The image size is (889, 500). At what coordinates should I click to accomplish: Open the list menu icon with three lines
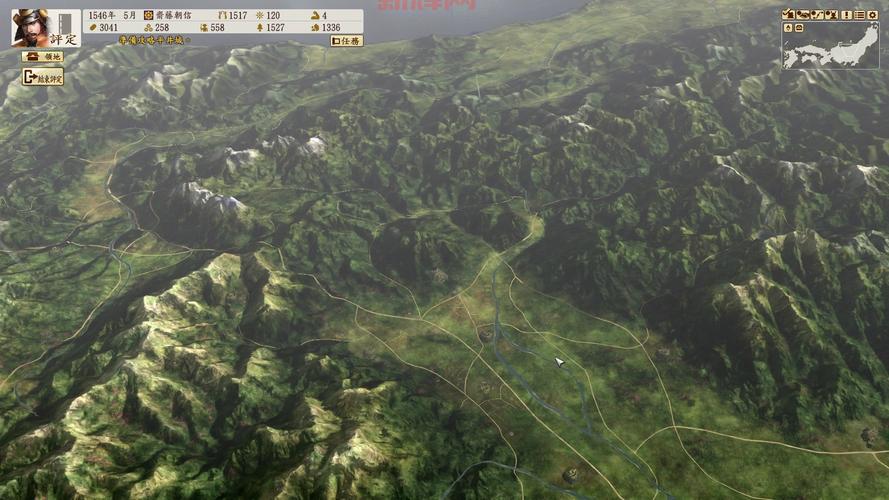coord(859,14)
